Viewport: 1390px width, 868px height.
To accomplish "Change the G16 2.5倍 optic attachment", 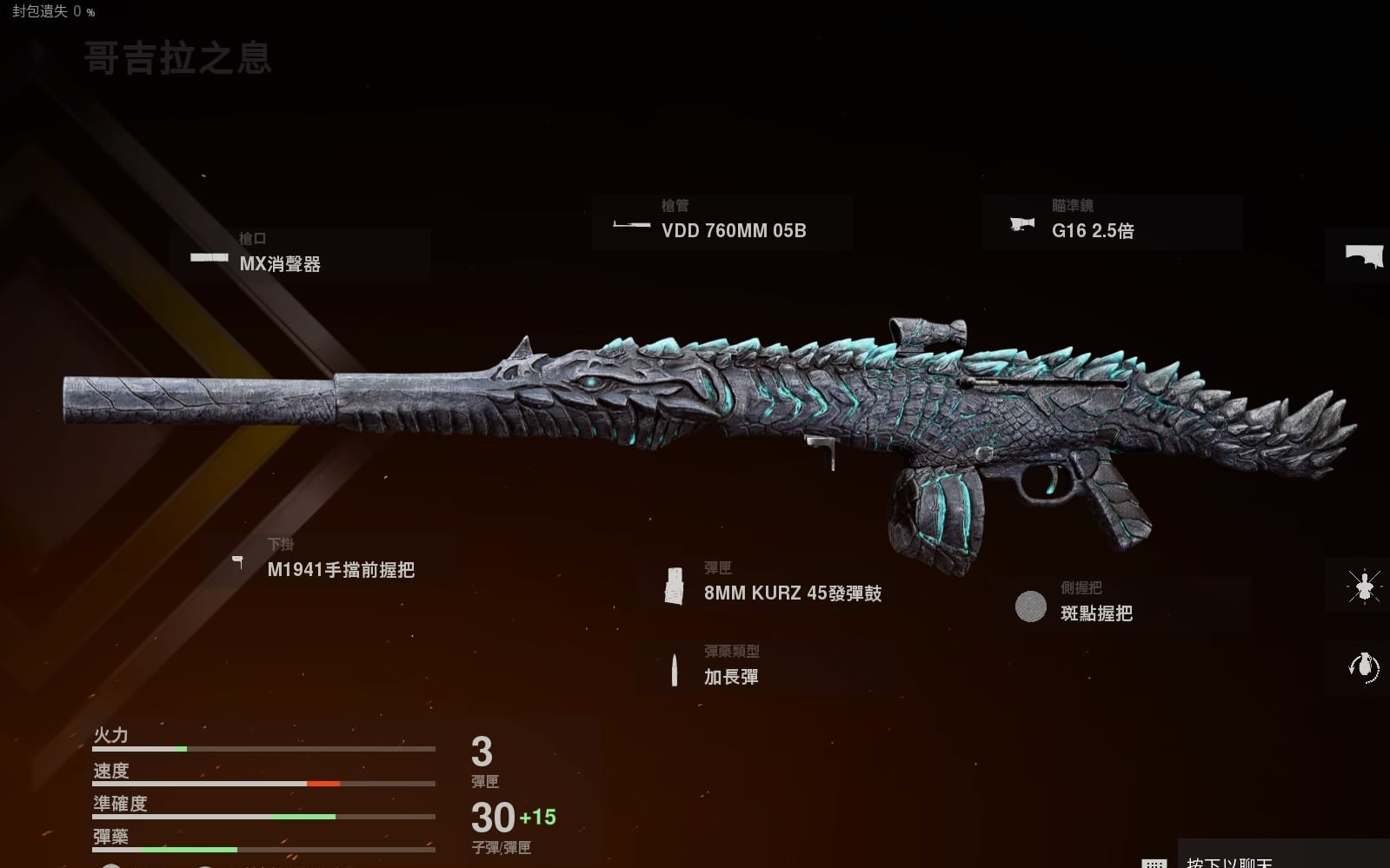I will pos(1112,222).
